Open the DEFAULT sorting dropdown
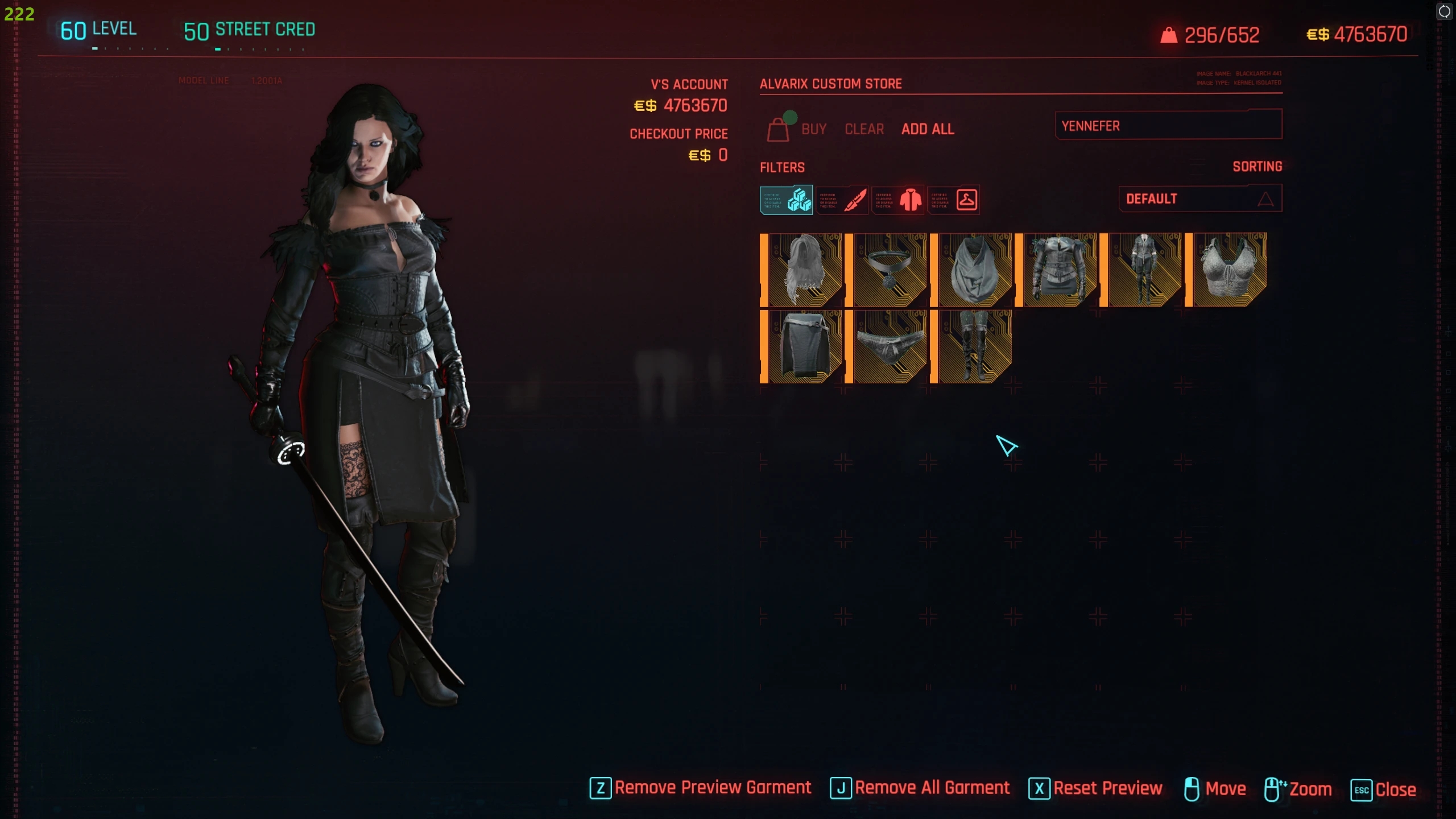This screenshot has width=1456, height=819. pyautogui.click(x=1200, y=198)
